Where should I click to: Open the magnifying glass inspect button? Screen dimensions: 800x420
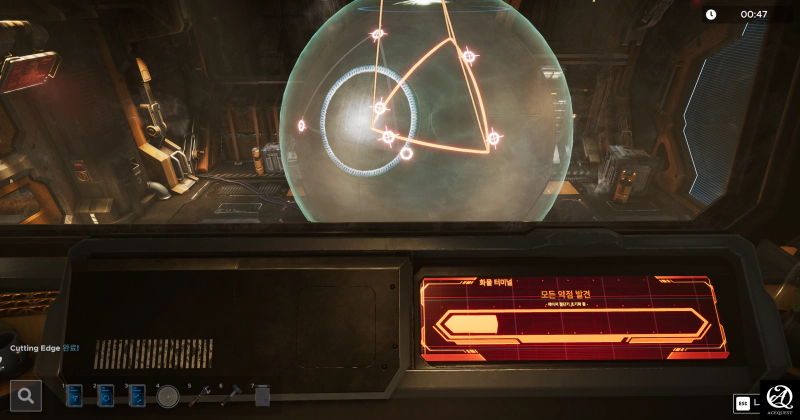[x=26, y=396]
